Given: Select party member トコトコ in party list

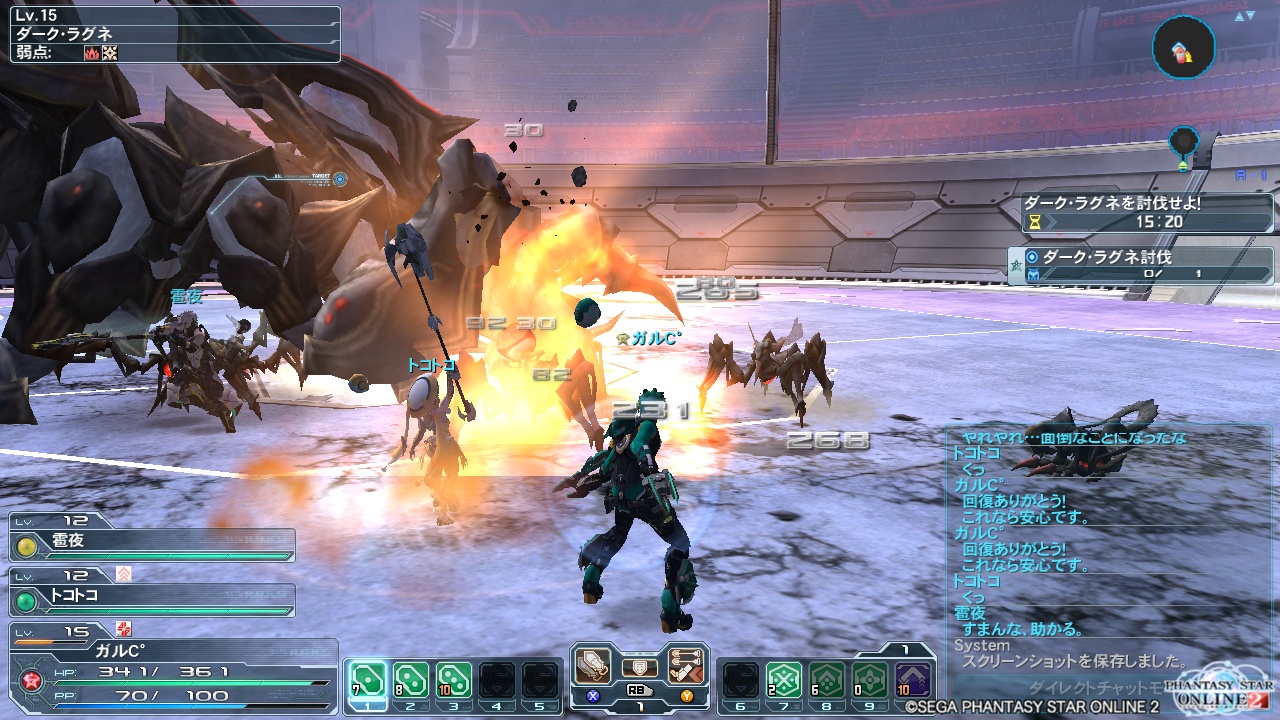Looking at the screenshot, I should pyautogui.click(x=152, y=600).
